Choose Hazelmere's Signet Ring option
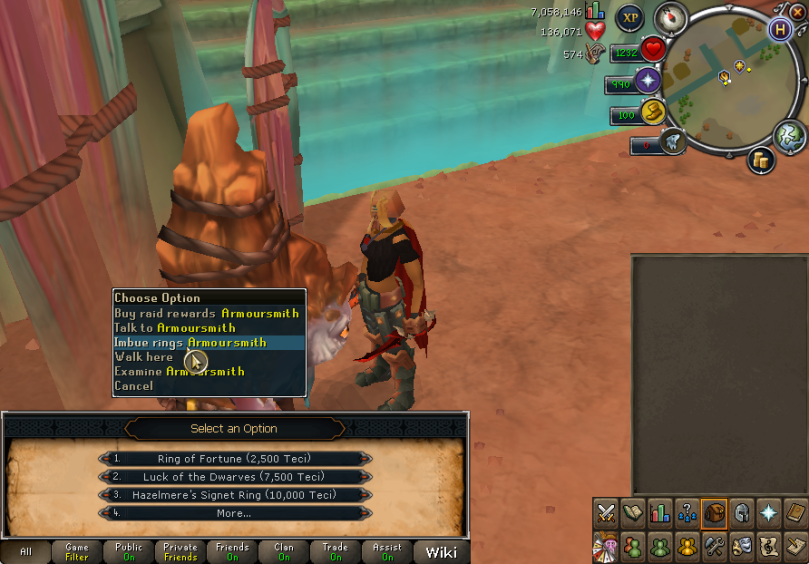Image resolution: width=809 pixels, height=564 pixels. click(x=235, y=495)
